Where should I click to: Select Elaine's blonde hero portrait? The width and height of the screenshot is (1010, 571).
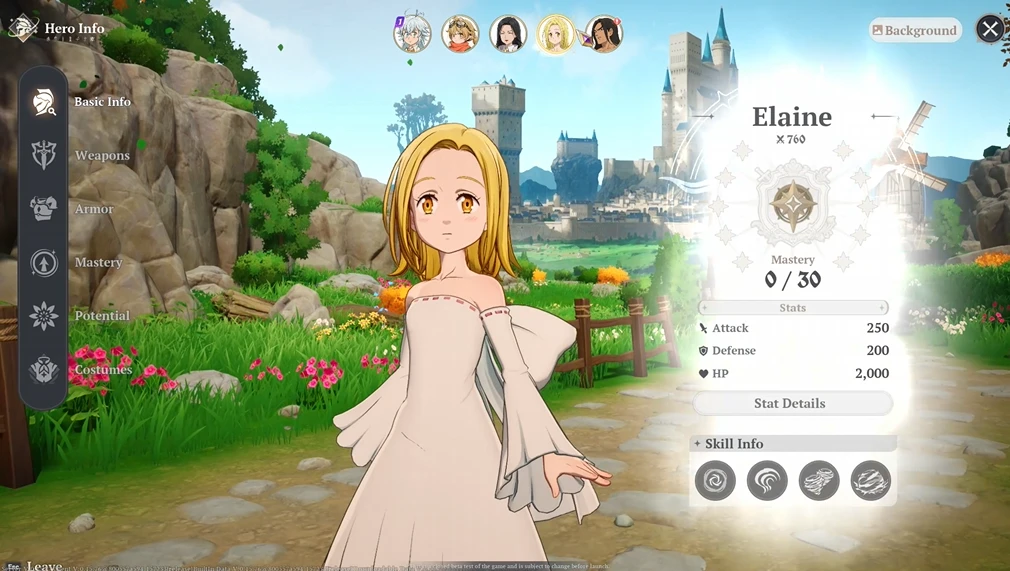pos(555,33)
